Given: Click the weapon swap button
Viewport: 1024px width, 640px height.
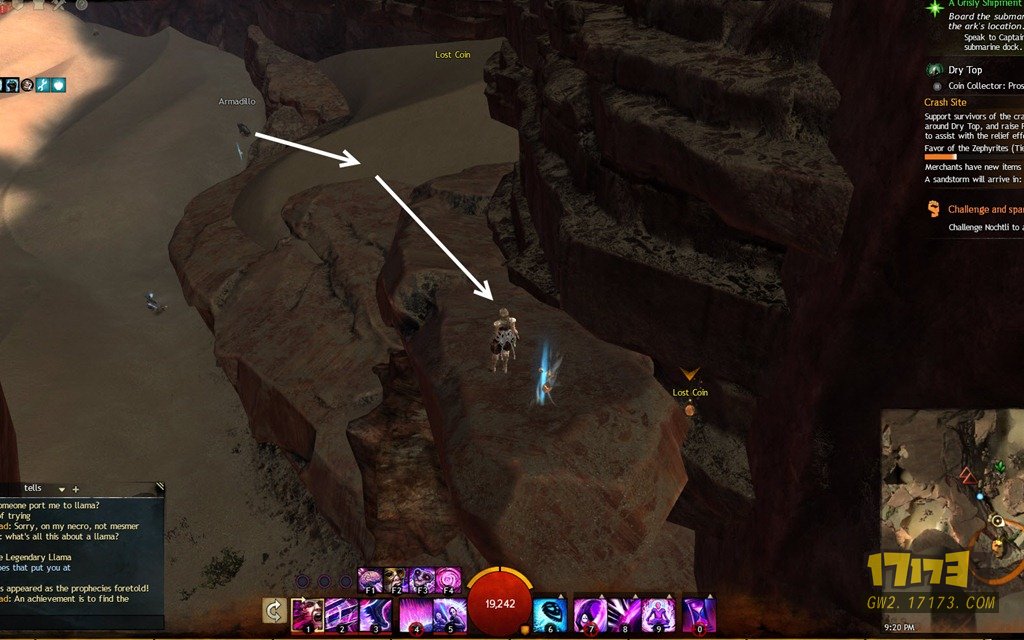Looking at the screenshot, I should coord(273,610).
